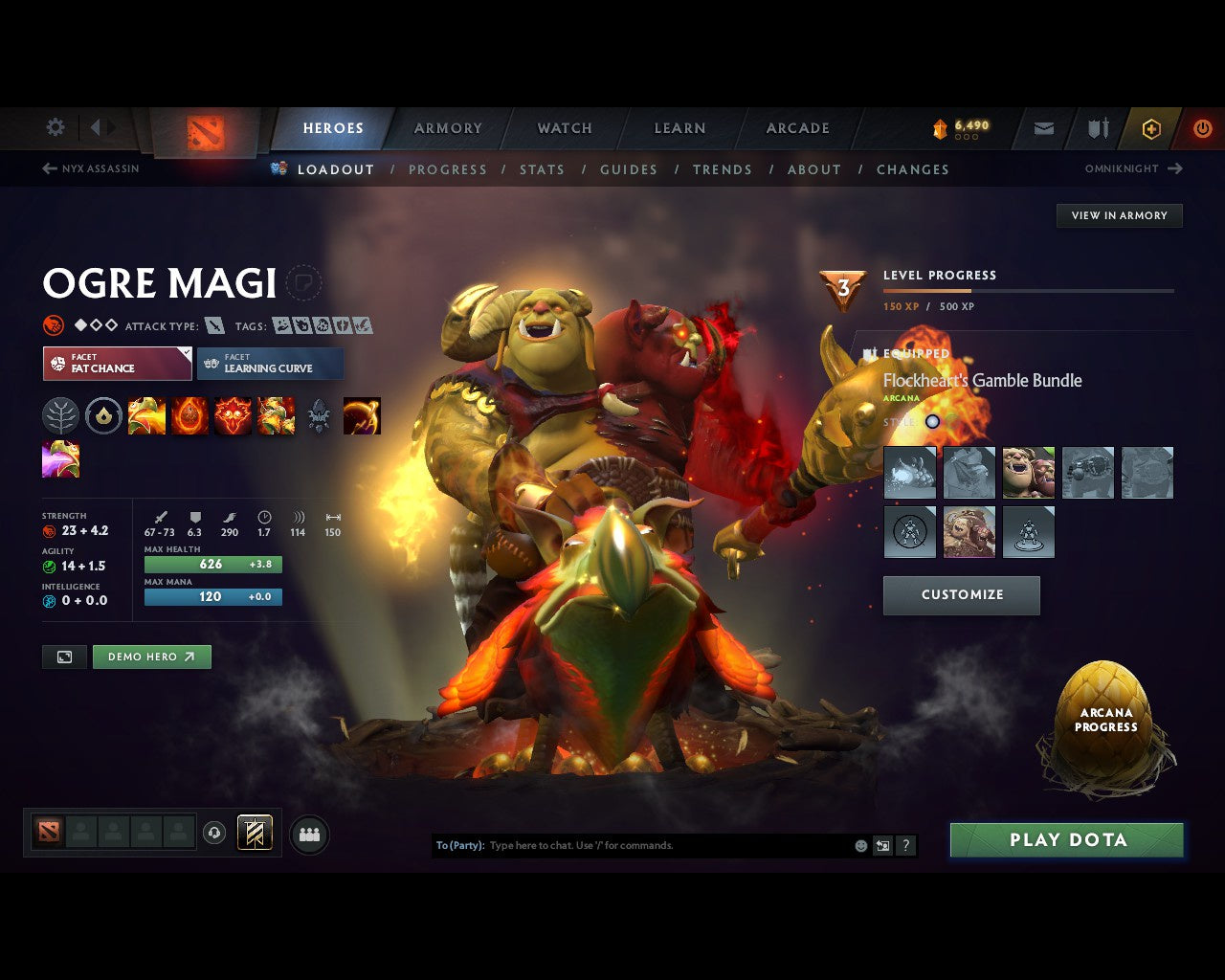Click the forward arrow toward Omniknight

click(1175, 168)
